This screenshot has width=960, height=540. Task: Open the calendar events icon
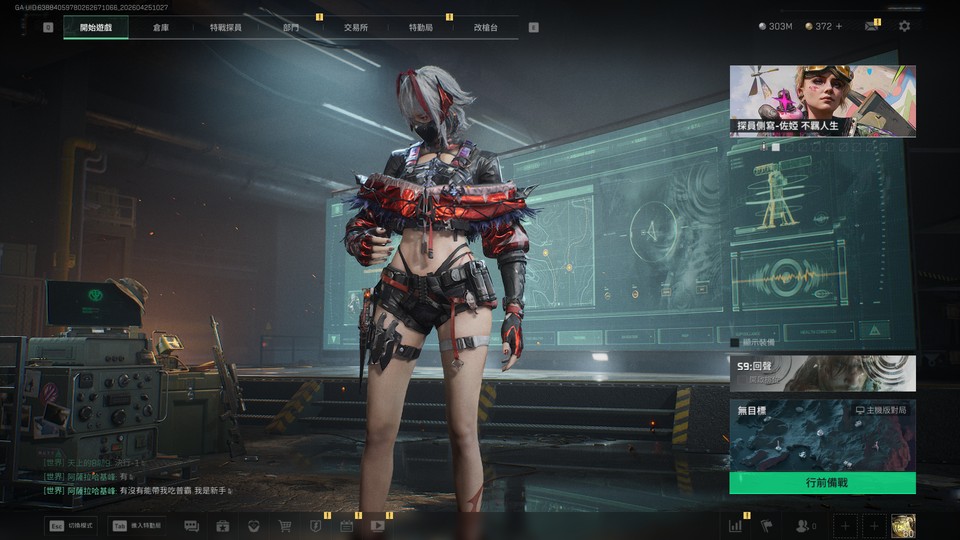(x=346, y=525)
